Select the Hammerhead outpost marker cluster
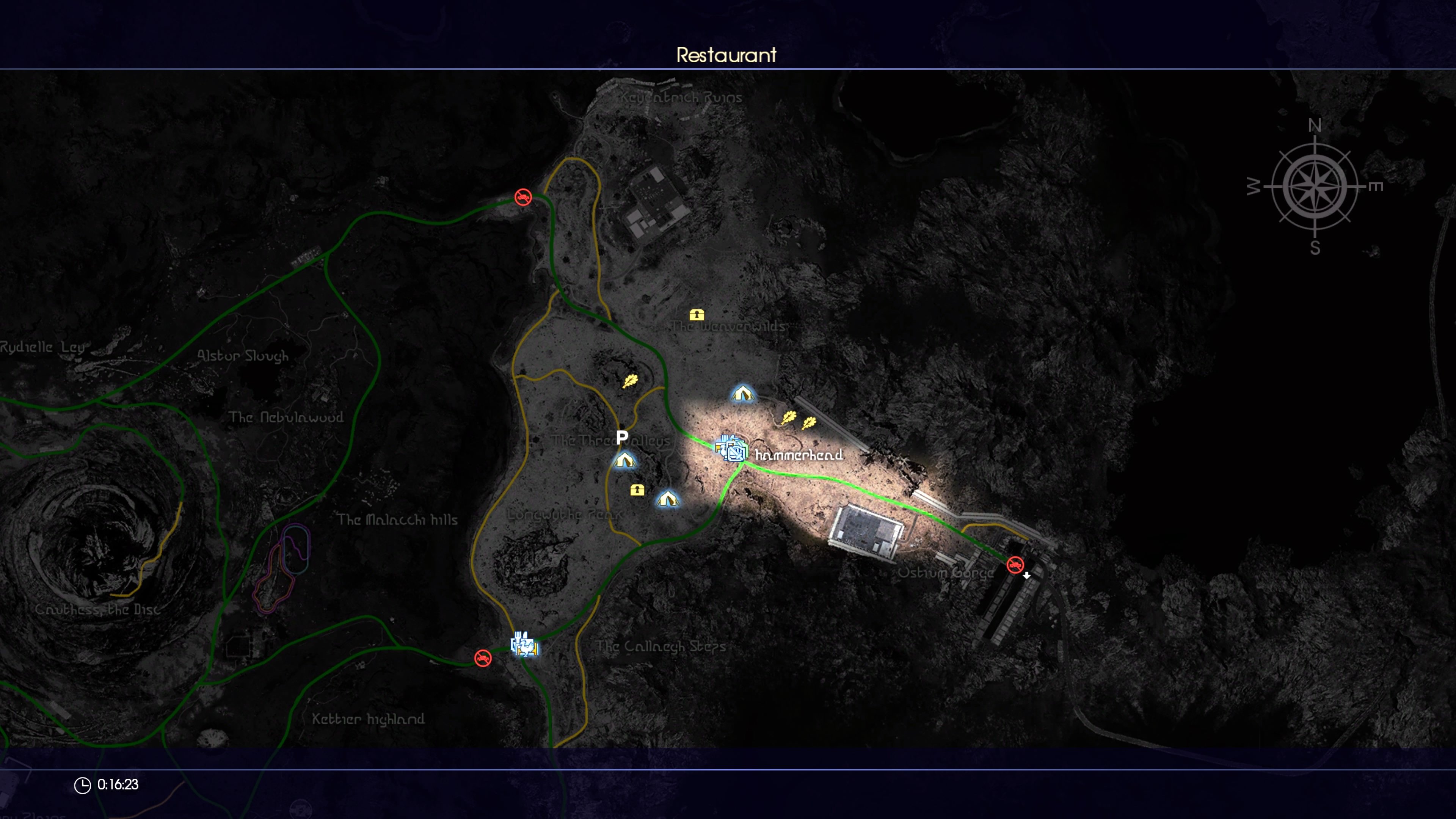This screenshot has width=1456, height=819. coord(732,450)
